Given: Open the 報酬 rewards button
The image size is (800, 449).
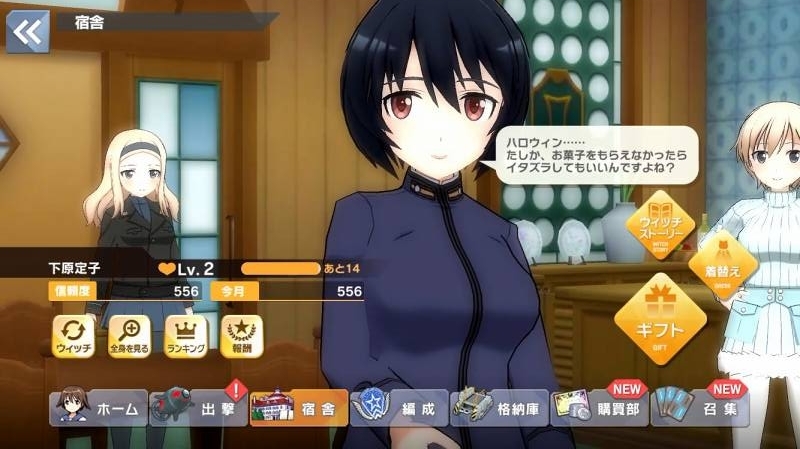Looking at the screenshot, I should coord(240,336).
